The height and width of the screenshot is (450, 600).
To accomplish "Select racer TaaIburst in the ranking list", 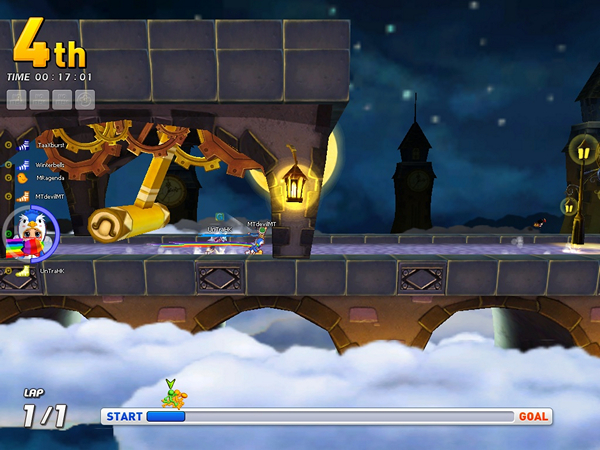I will (50, 145).
